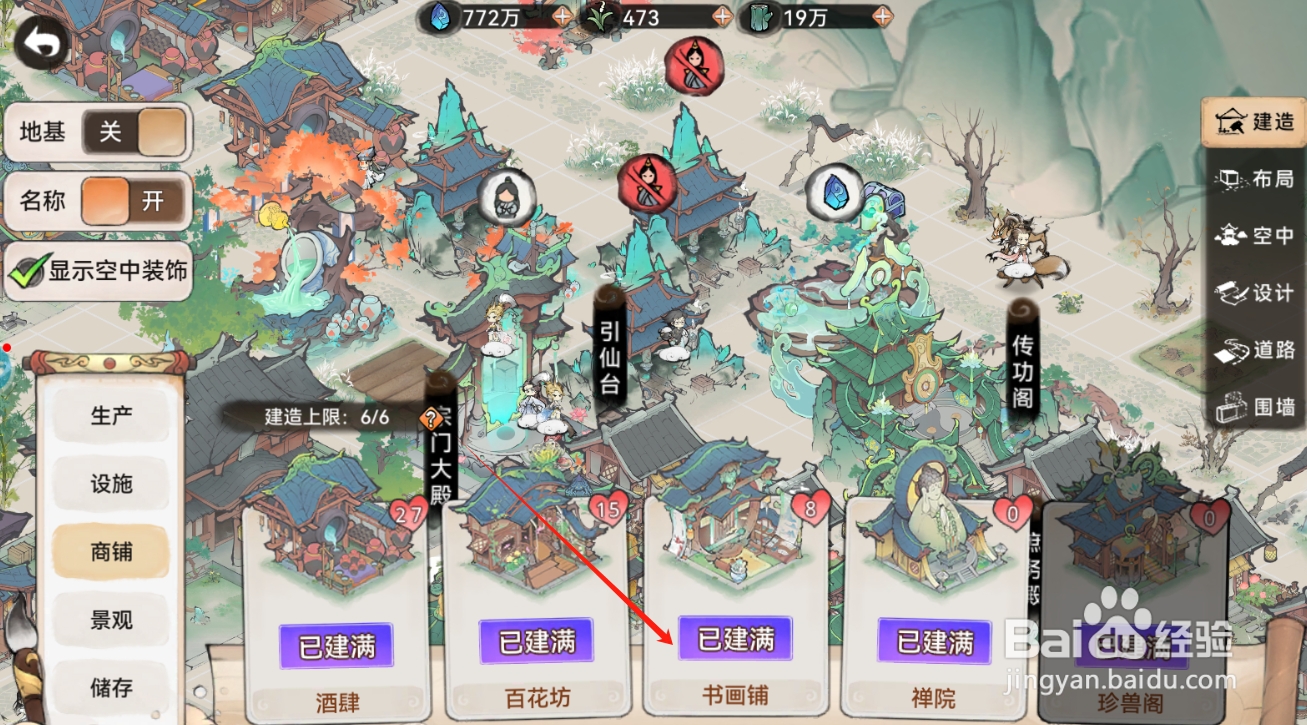Switch to the 景观 category
Viewport: 1307px width, 725px height.
point(110,620)
